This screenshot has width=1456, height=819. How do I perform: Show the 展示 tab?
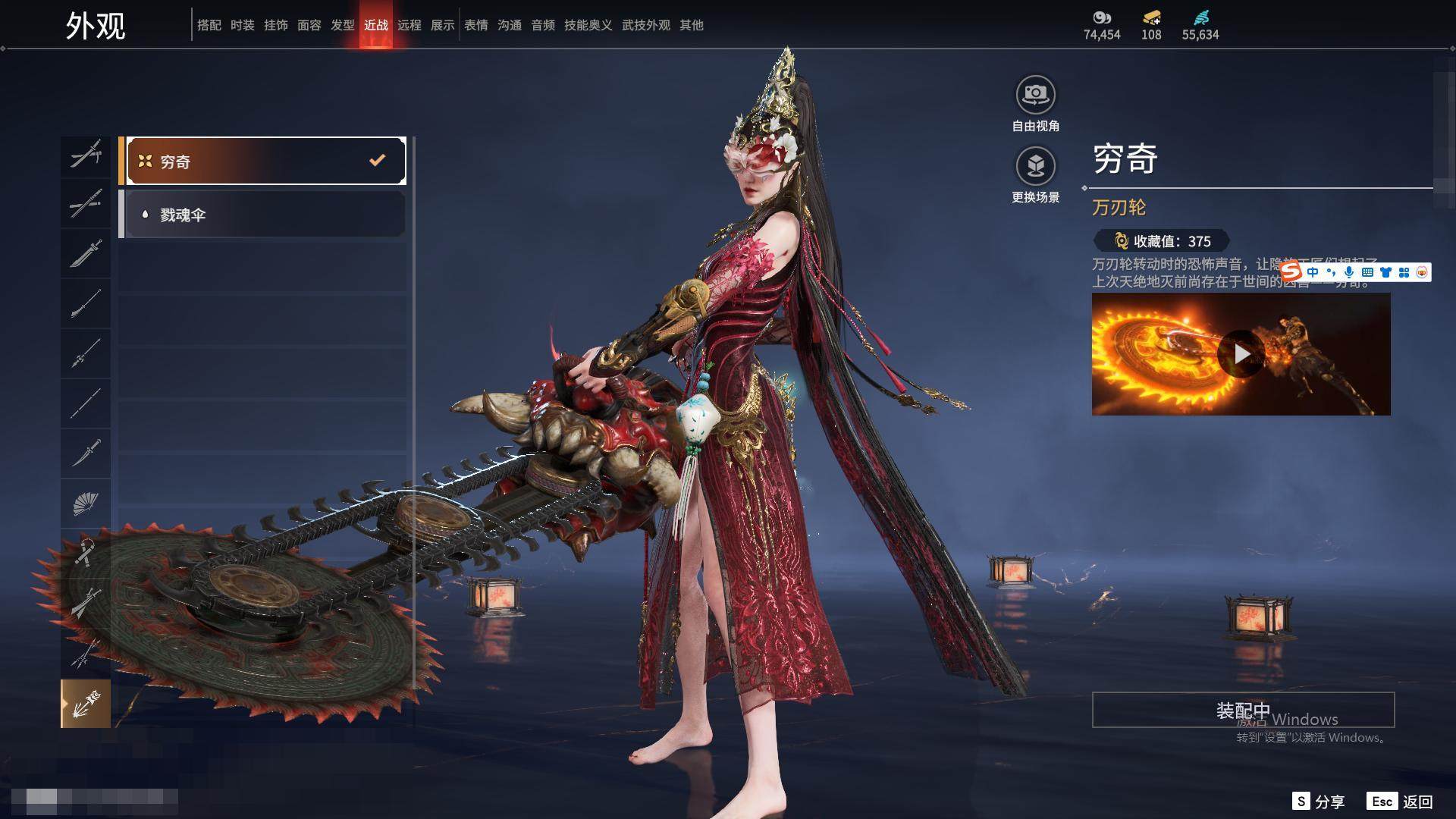(442, 25)
